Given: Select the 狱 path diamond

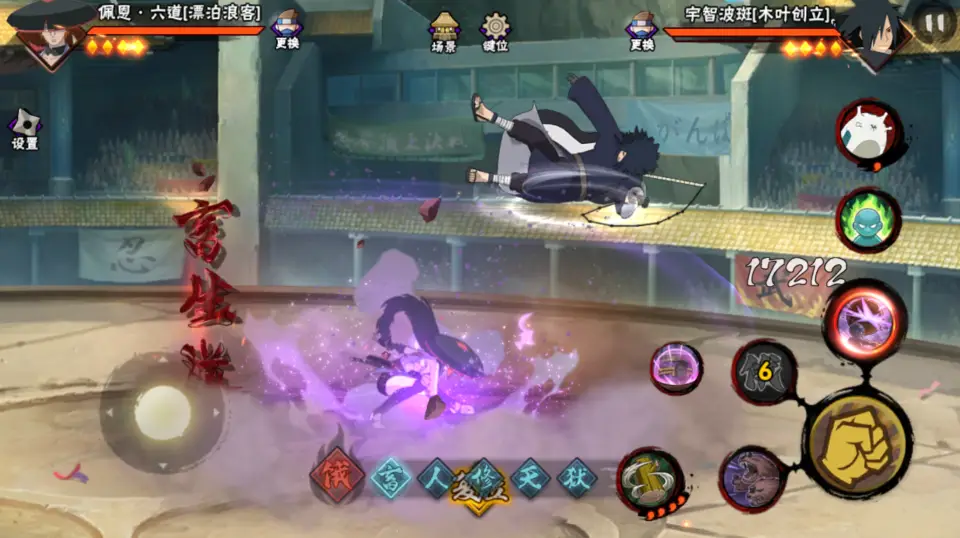Looking at the screenshot, I should point(577,478).
